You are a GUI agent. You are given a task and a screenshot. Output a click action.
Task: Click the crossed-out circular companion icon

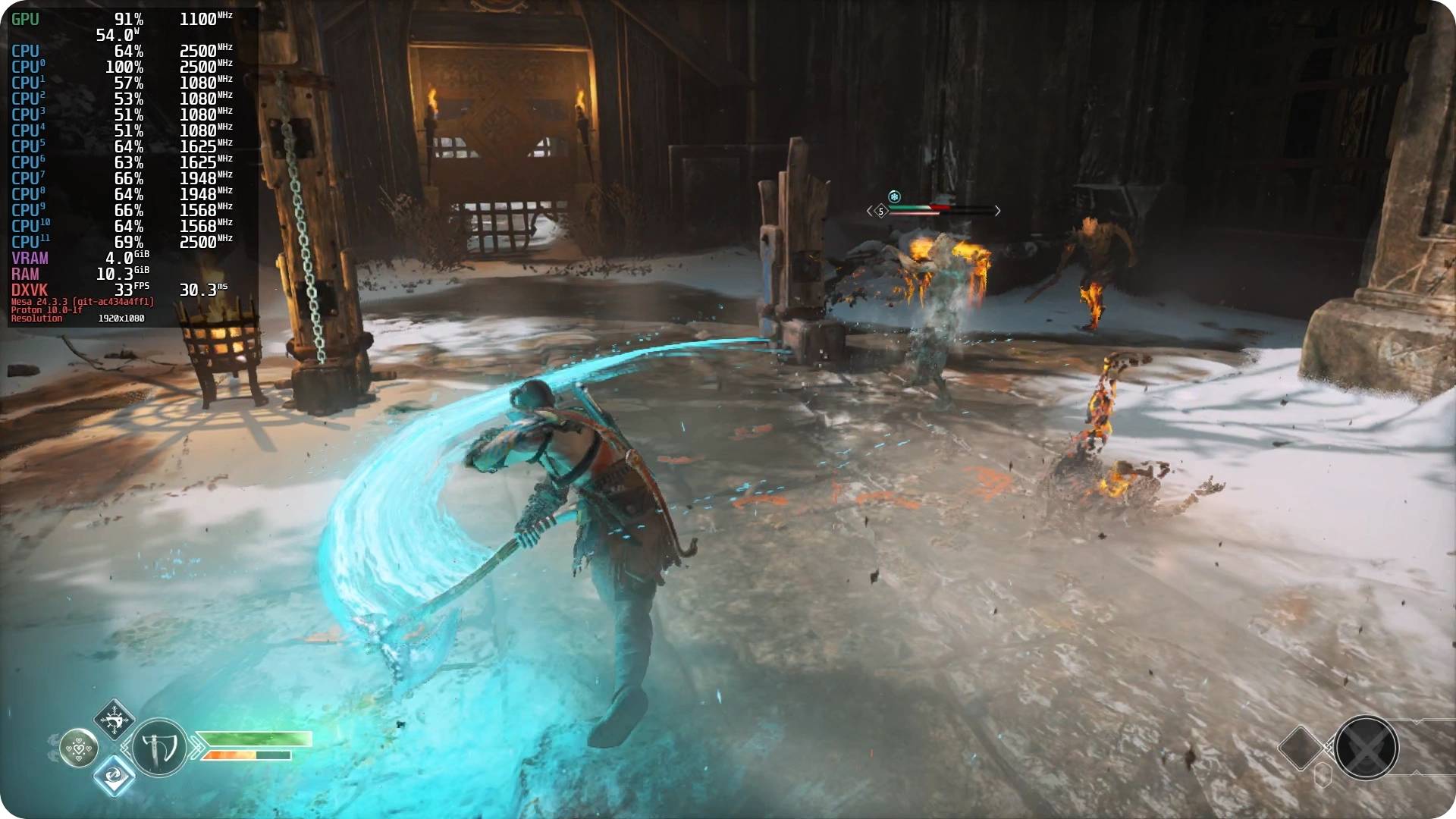pos(1367,748)
